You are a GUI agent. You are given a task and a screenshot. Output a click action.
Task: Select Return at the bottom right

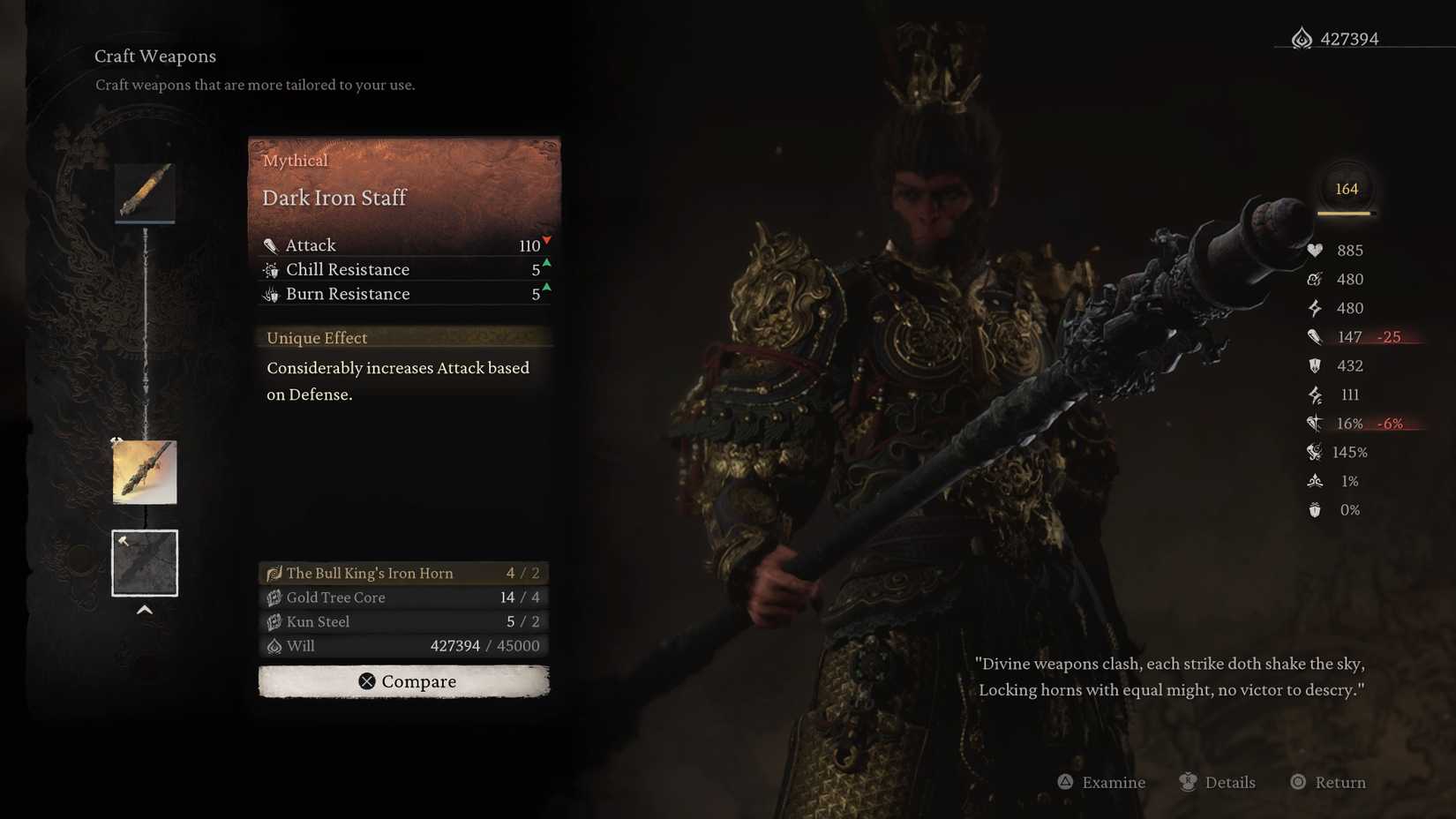1327,782
